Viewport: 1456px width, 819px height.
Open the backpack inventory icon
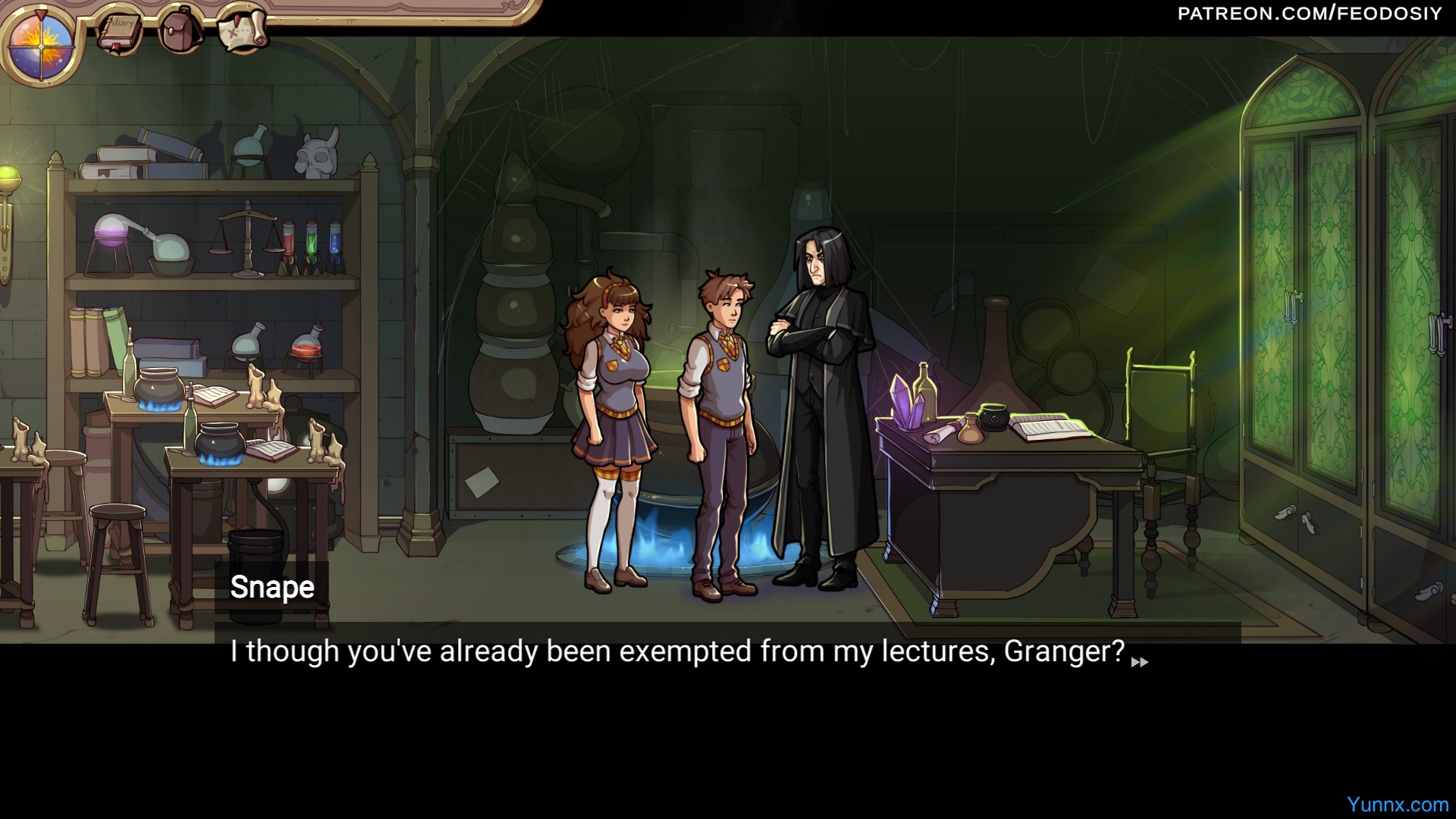180,30
